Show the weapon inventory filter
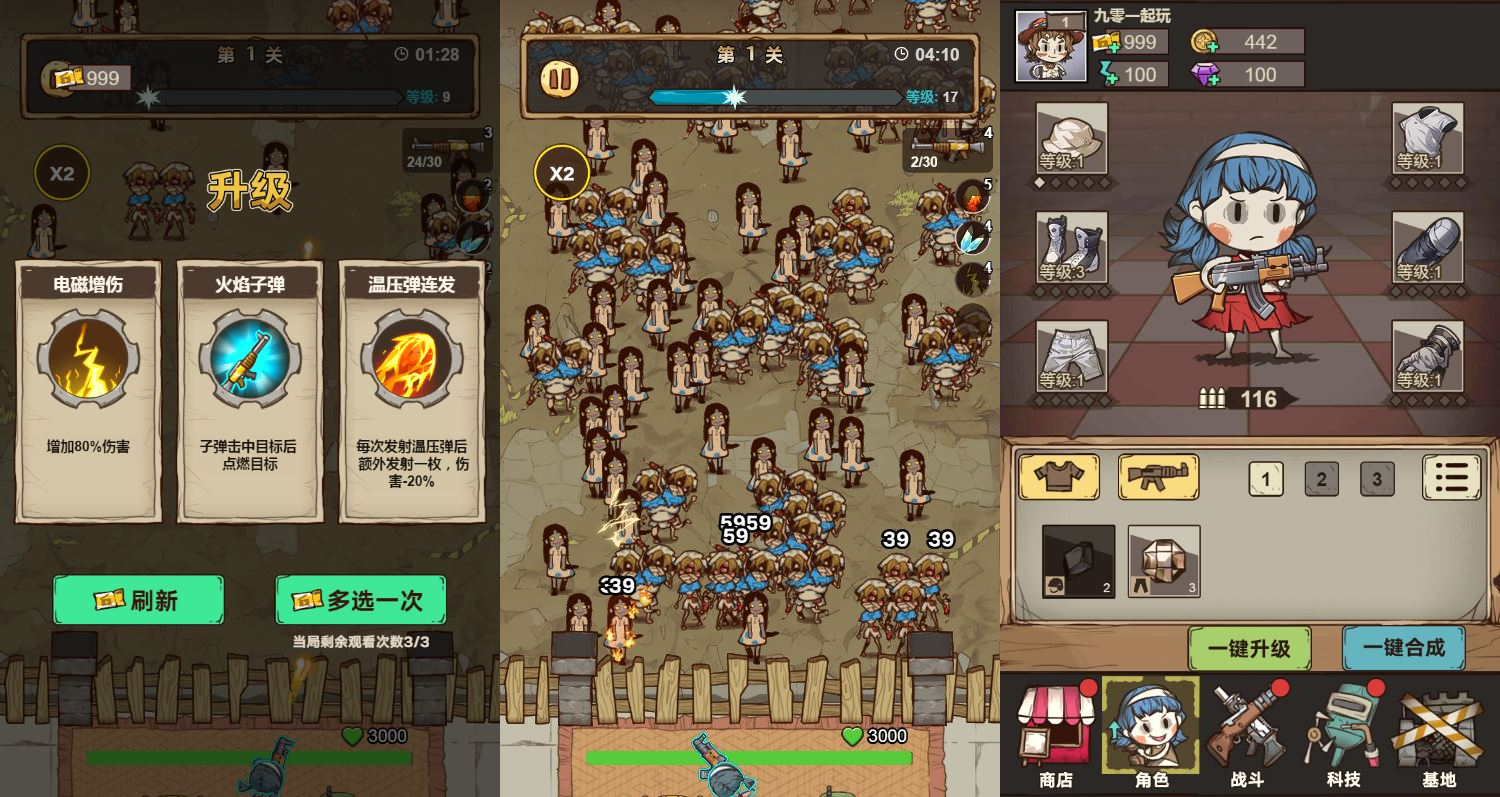The width and height of the screenshot is (1500, 797). (1158, 477)
